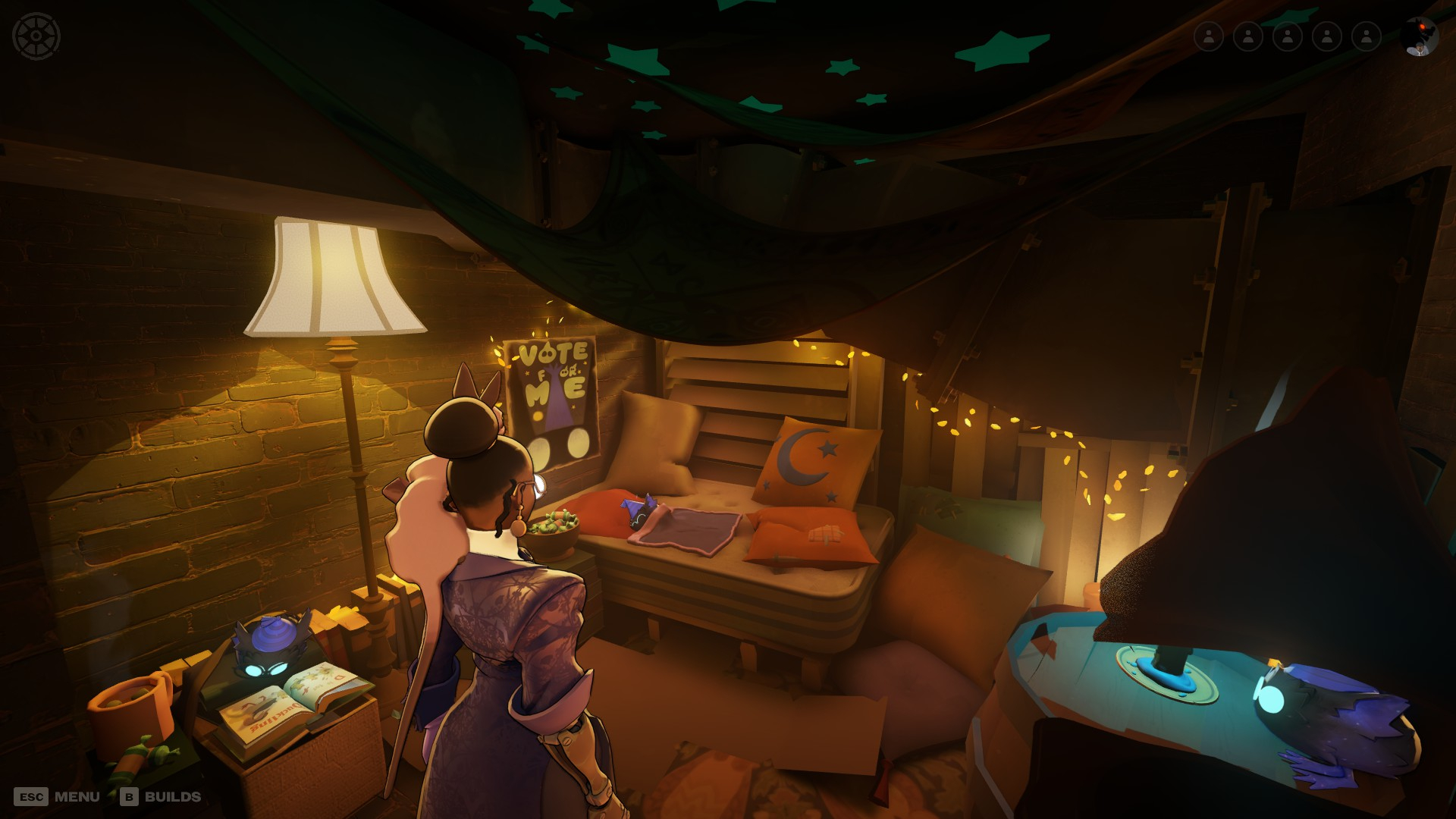Open the Builds panel
Screen dimensions: 1456x819
pos(161,796)
